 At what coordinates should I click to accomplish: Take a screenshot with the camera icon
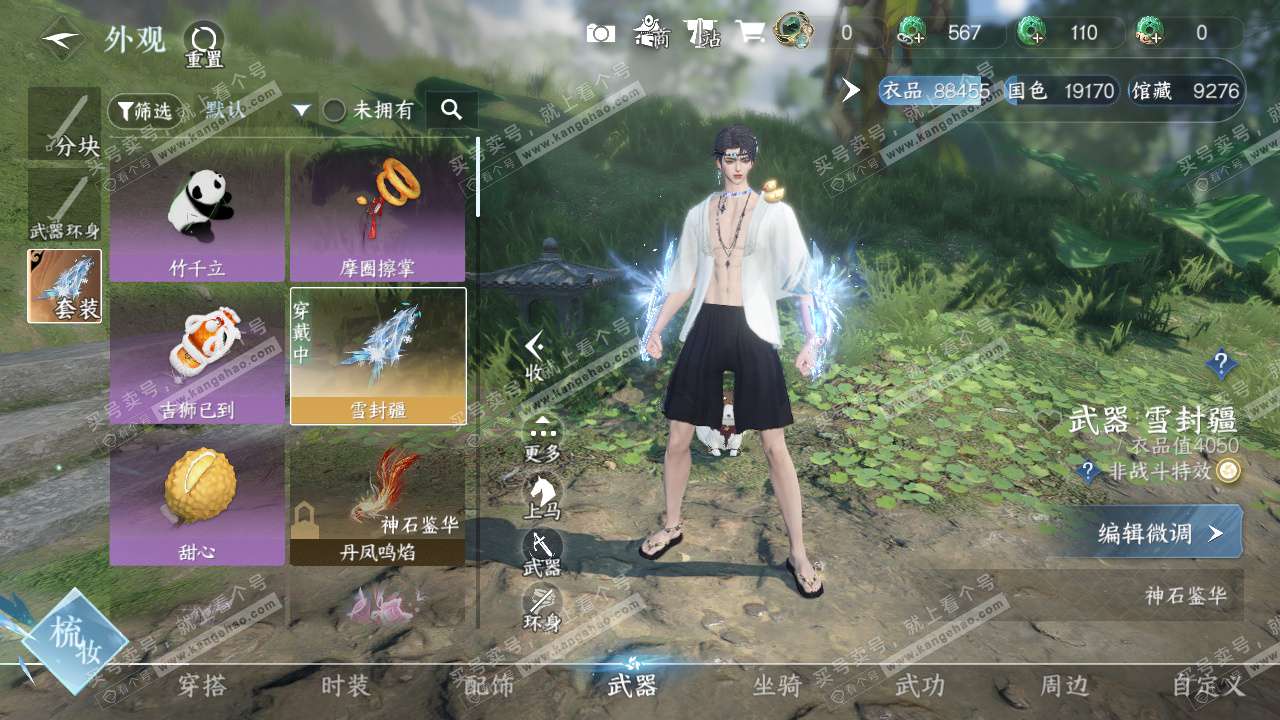601,33
